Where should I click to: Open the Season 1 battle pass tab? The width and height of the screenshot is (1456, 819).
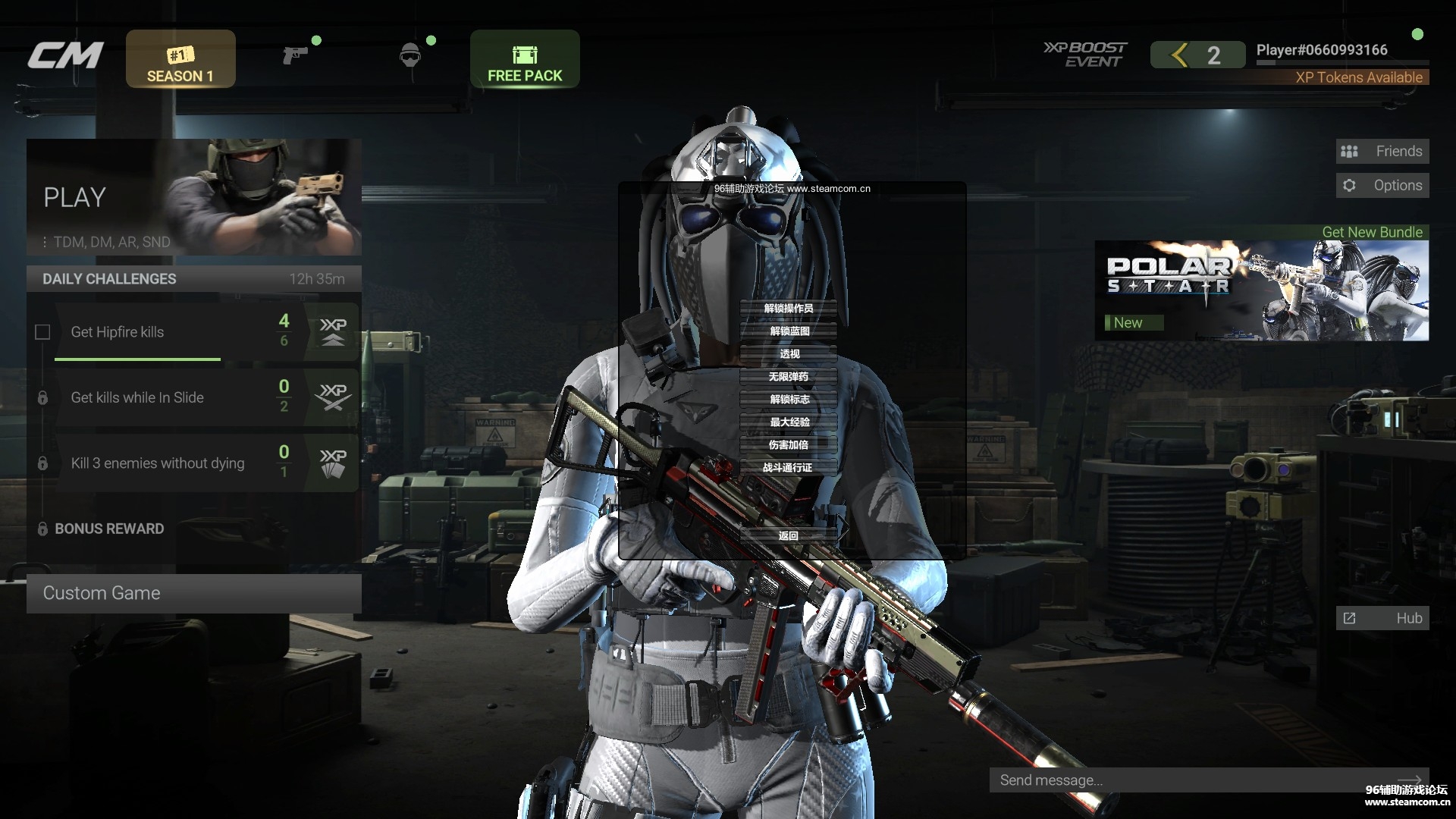point(180,59)
